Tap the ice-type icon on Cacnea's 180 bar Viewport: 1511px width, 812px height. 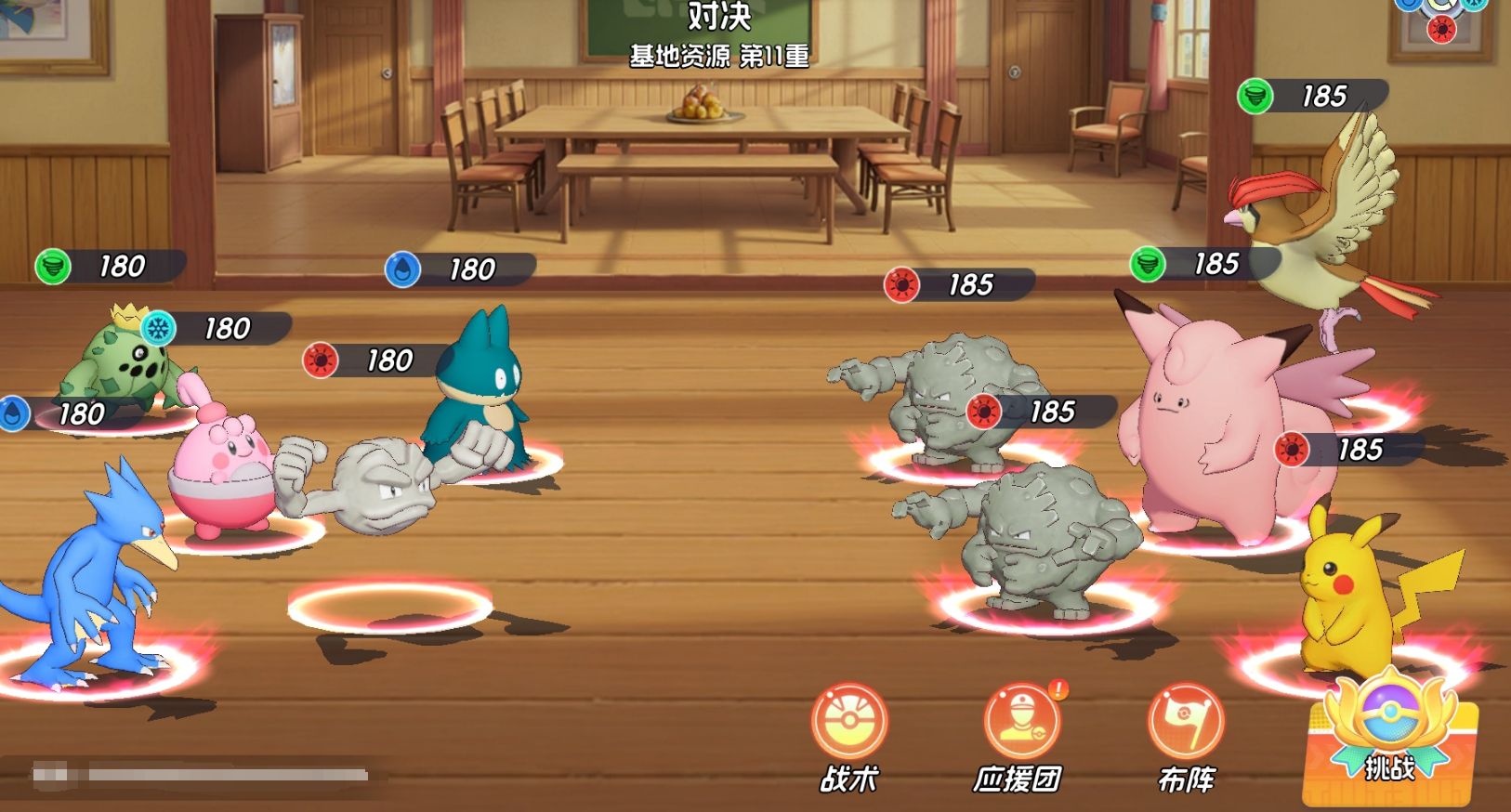tap(158, 329)
